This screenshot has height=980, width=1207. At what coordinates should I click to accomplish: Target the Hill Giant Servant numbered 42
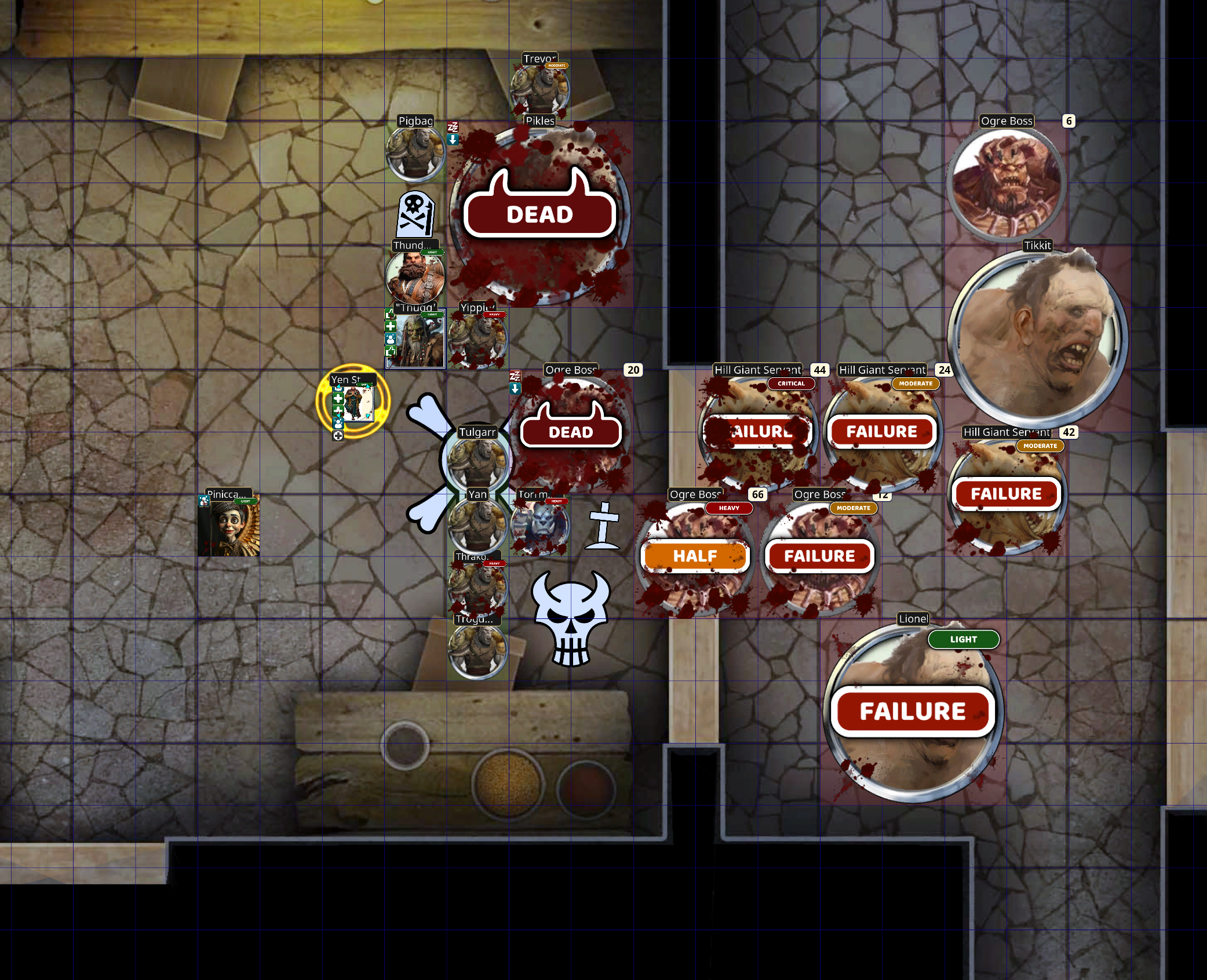coord(1007,494)
